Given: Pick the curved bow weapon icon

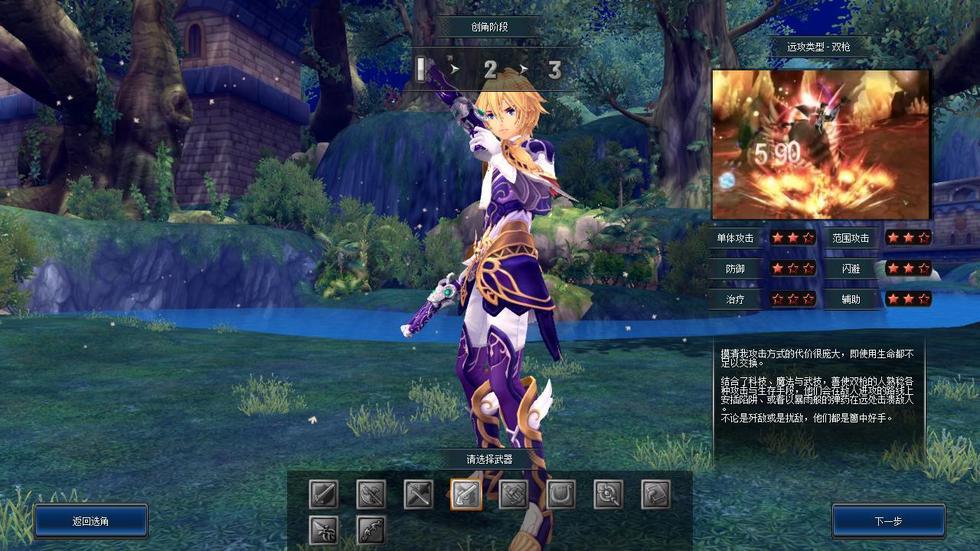Looking at the screenshot, I should (371, 530).
